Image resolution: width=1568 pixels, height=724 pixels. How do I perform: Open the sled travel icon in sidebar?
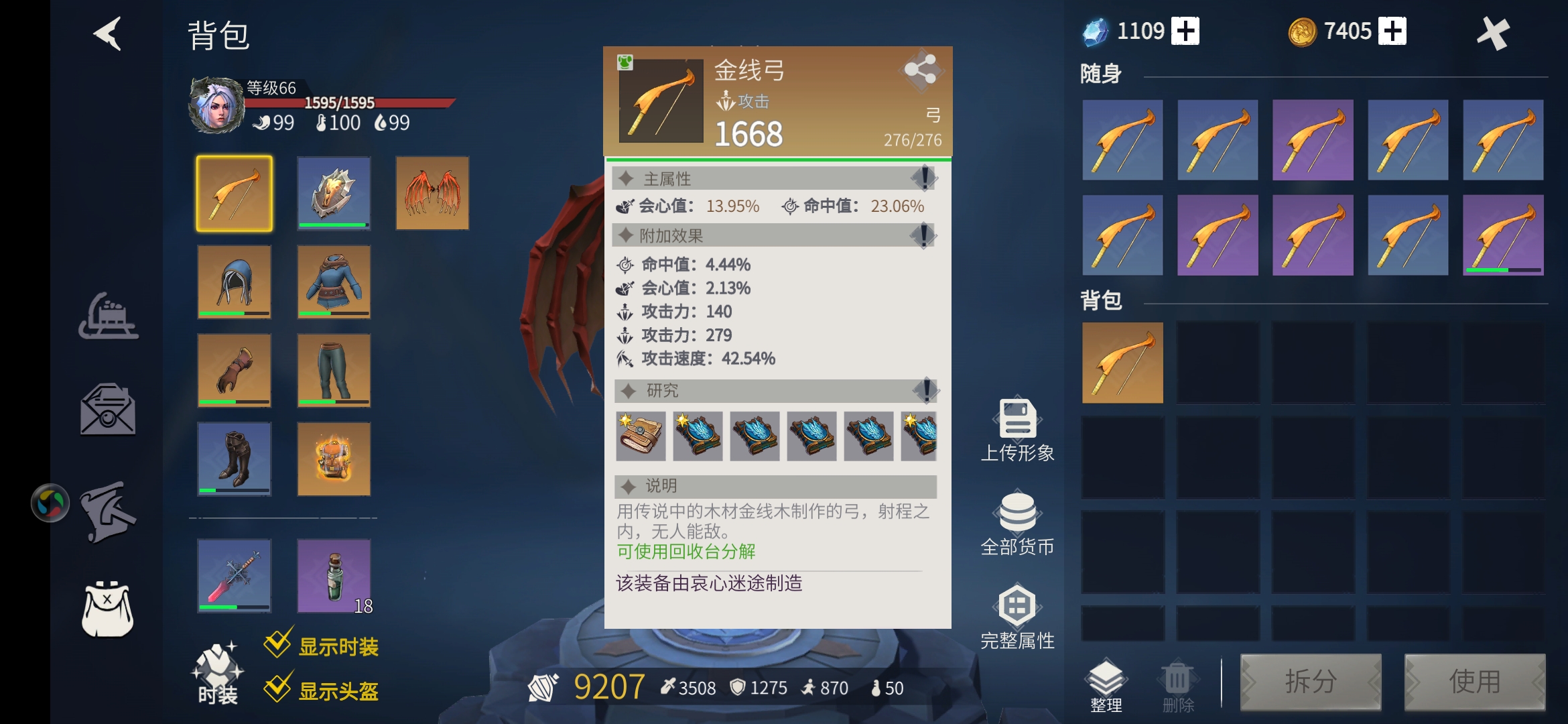pos(109,315)
